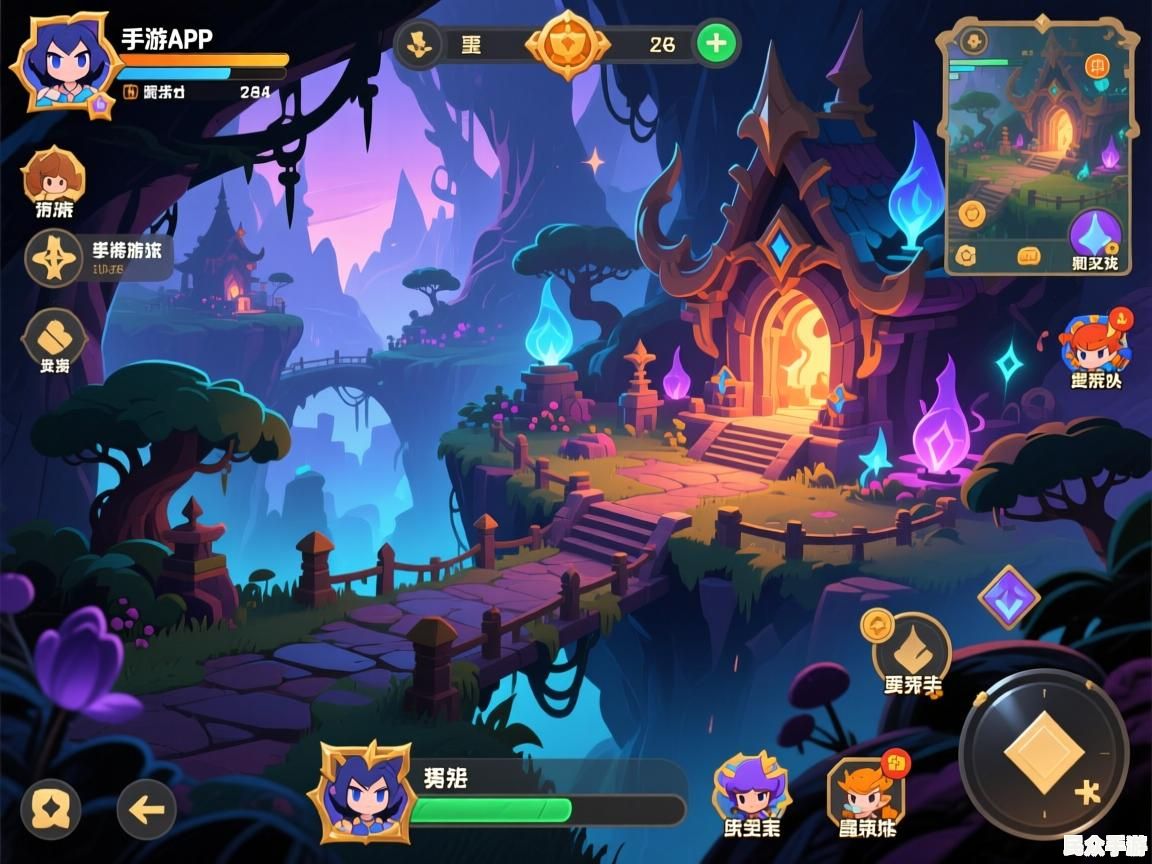
Task: Tap the orange square-glyph button on minimap
Action: [x=1099, y=67]
